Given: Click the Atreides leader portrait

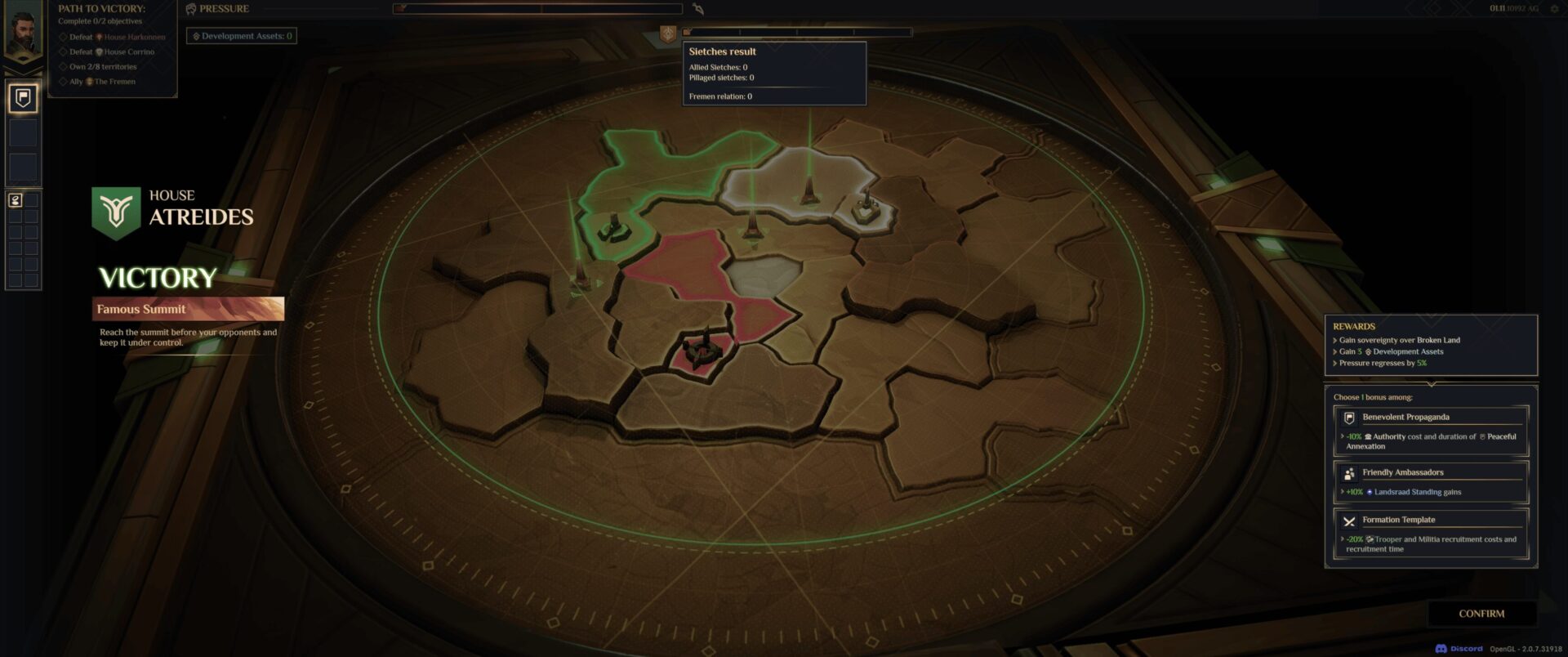Looking at the screenshot, I should point(23,33).
